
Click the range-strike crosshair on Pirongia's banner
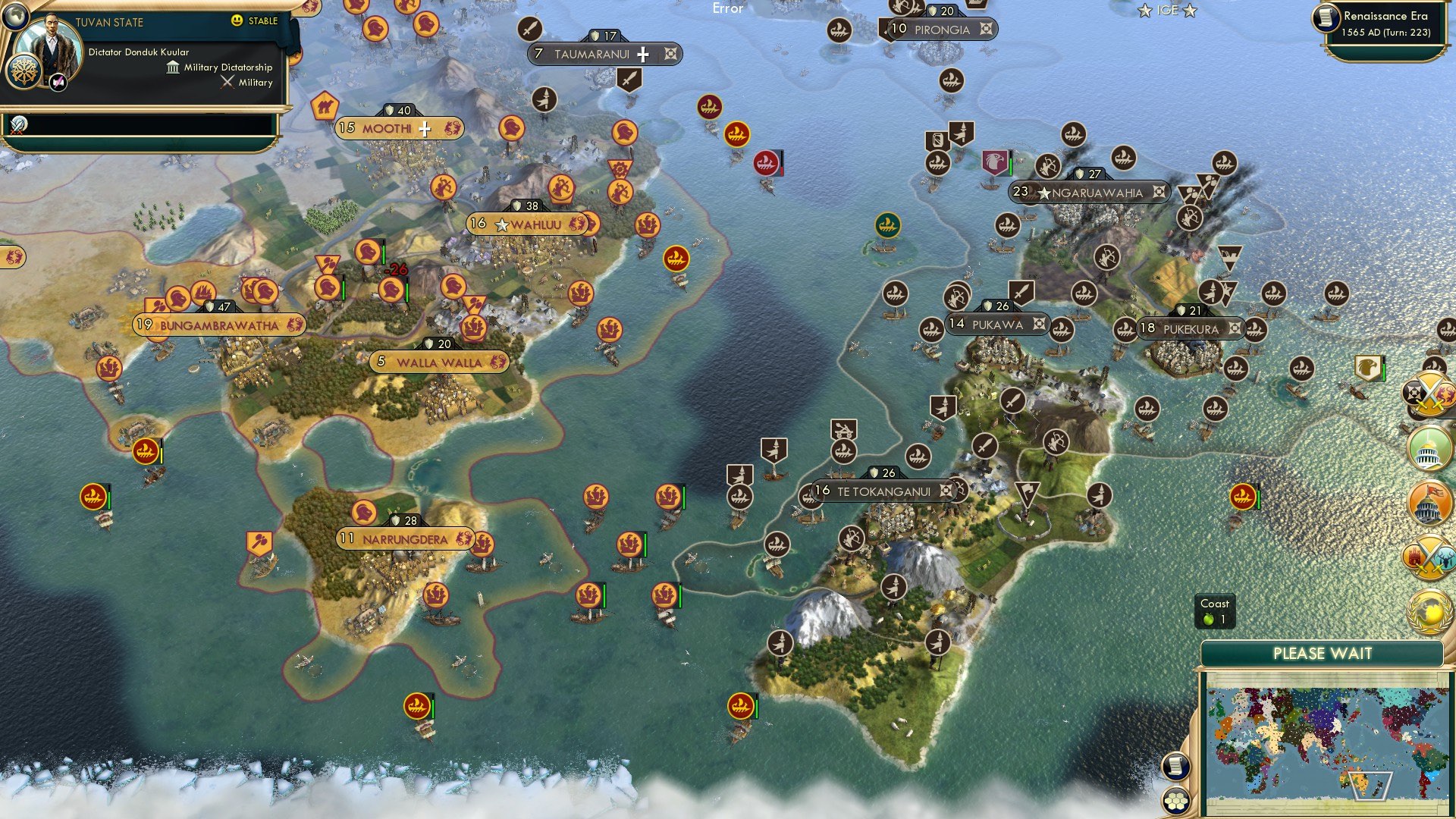point(986,30)
